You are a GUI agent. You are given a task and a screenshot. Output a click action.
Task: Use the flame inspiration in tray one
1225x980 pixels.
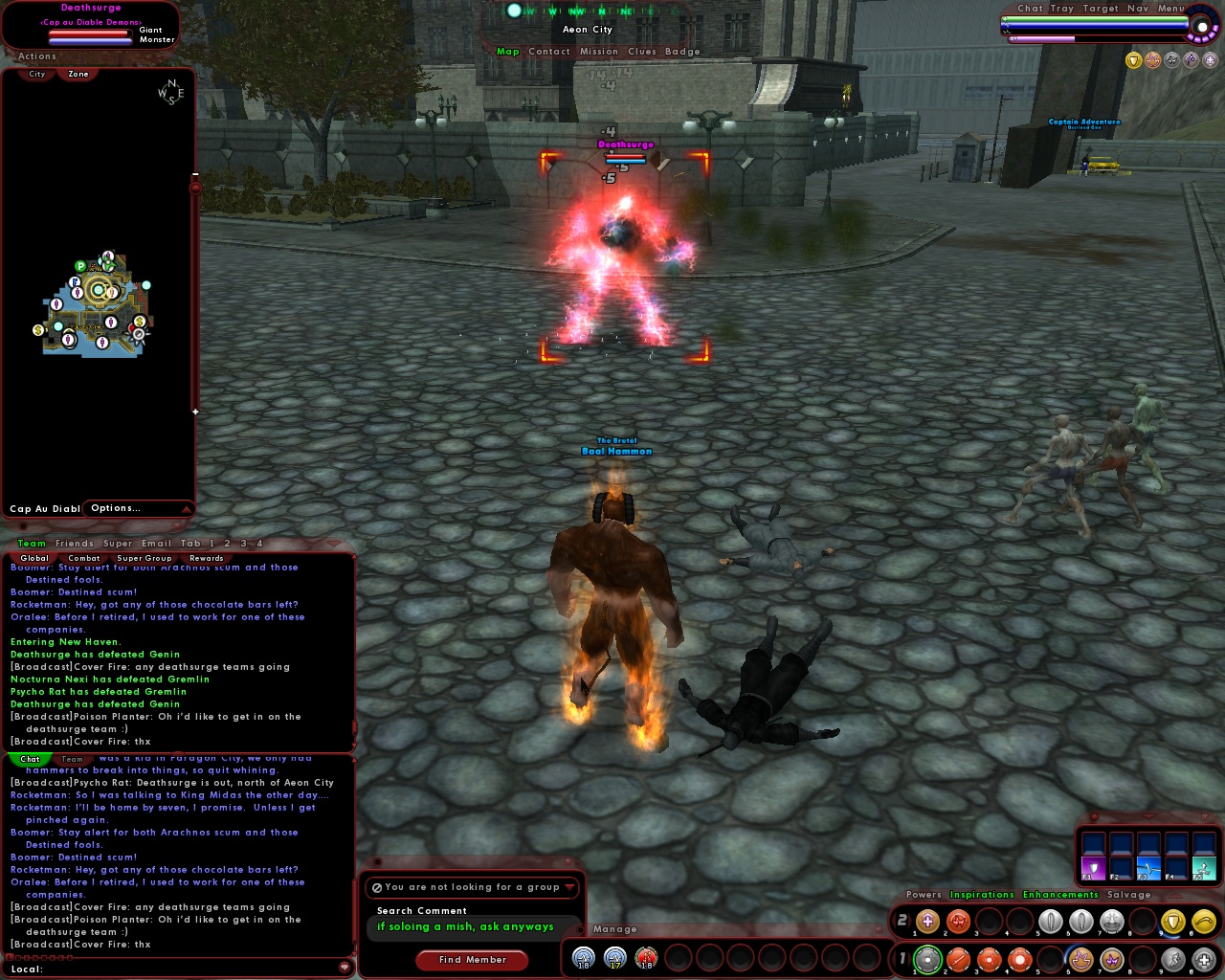(1080, 959)
